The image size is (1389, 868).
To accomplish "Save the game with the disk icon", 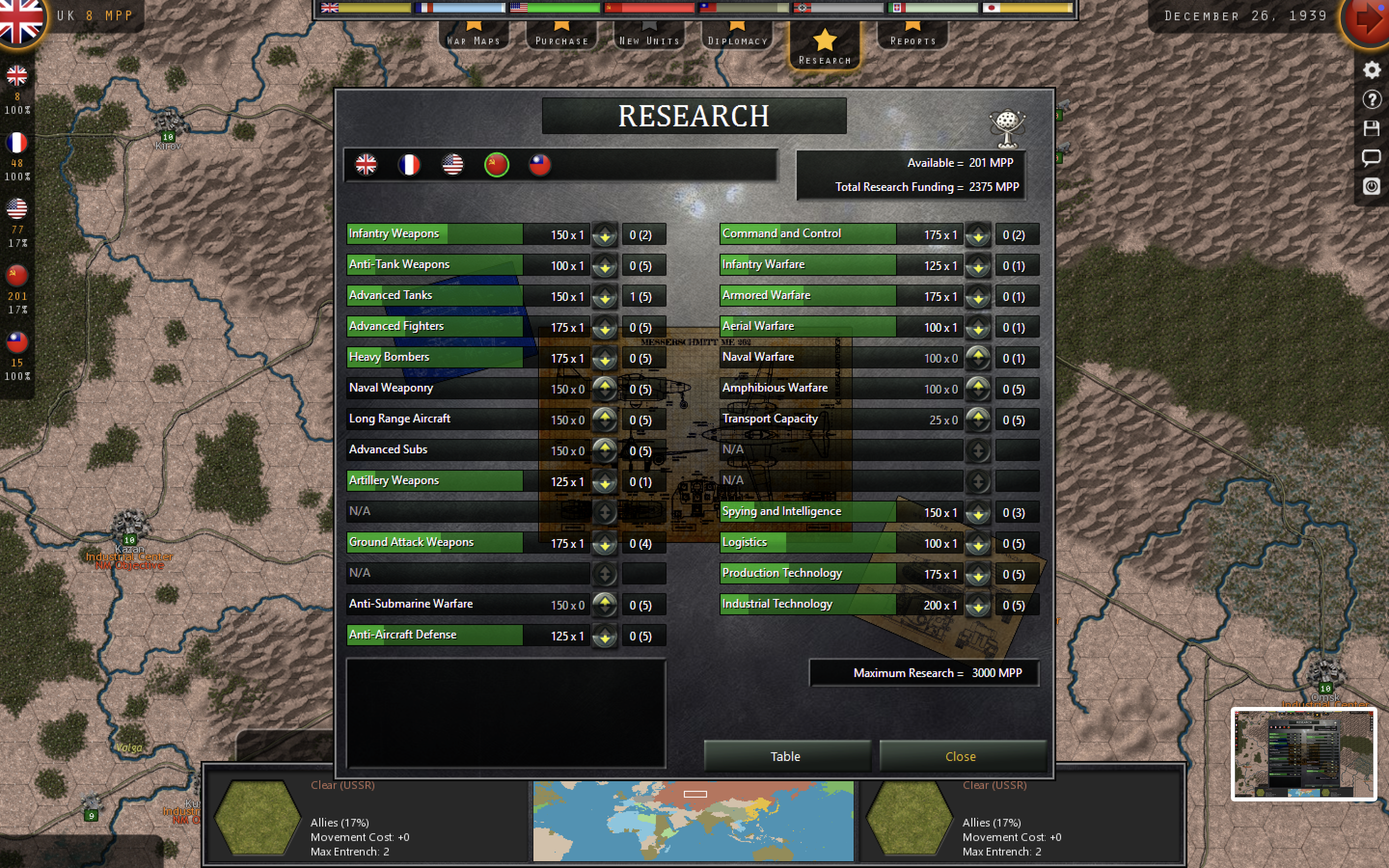I will [1372, 129].
